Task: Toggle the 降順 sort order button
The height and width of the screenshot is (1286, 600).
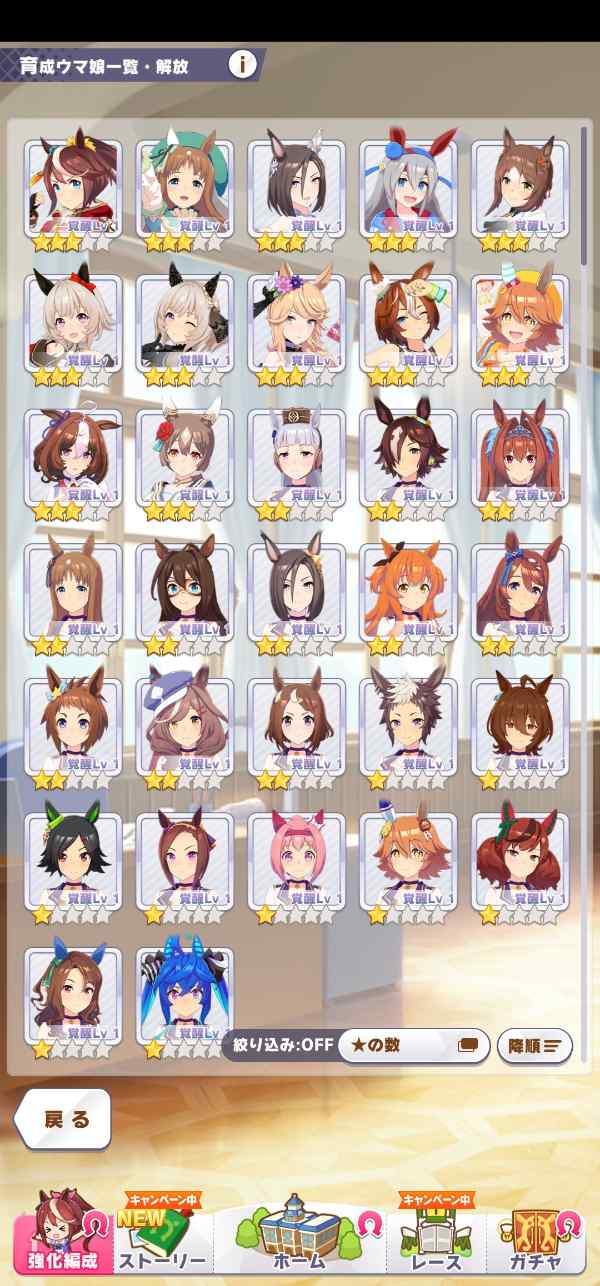Action: (x=534, y=1045)
